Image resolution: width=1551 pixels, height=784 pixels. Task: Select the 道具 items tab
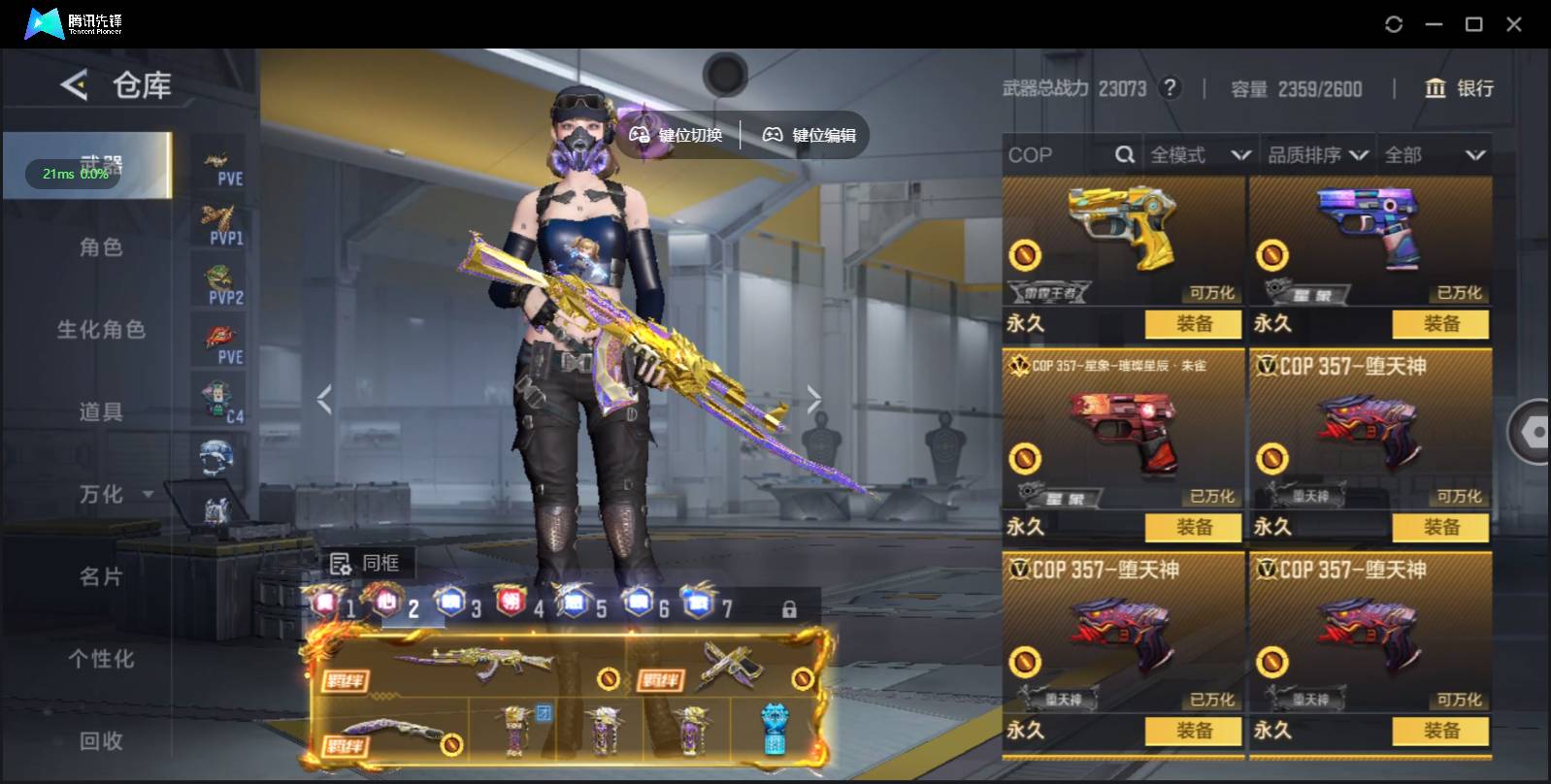(101, 412)
